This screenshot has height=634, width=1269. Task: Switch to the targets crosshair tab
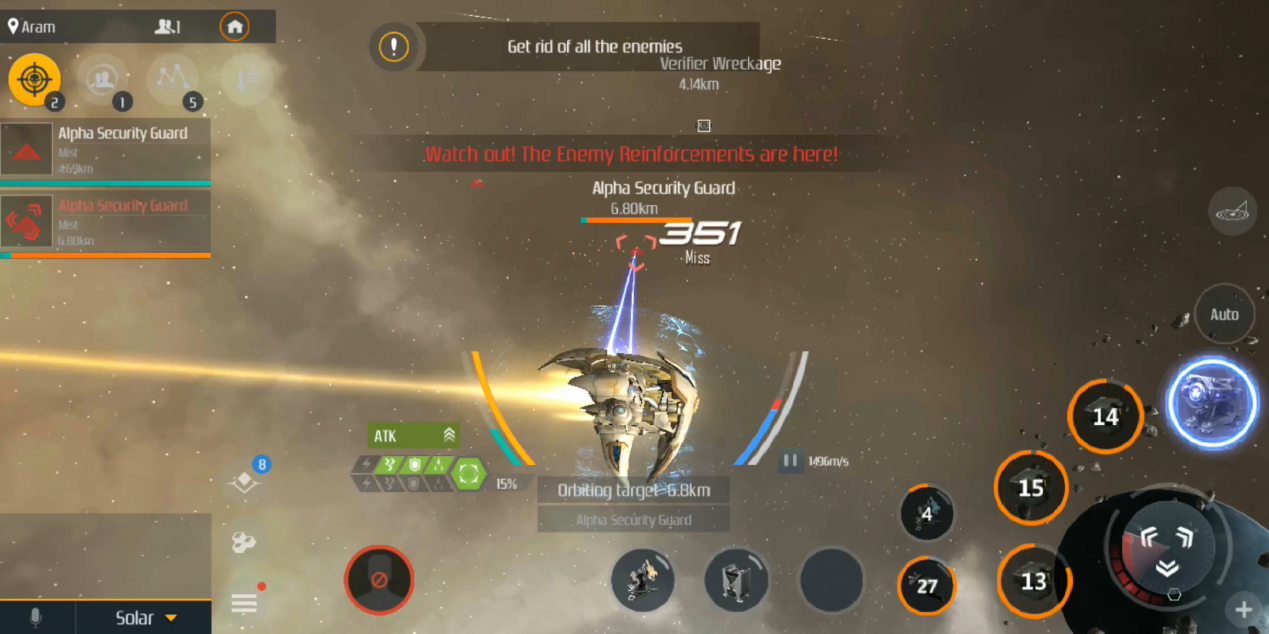click(34, 79)
